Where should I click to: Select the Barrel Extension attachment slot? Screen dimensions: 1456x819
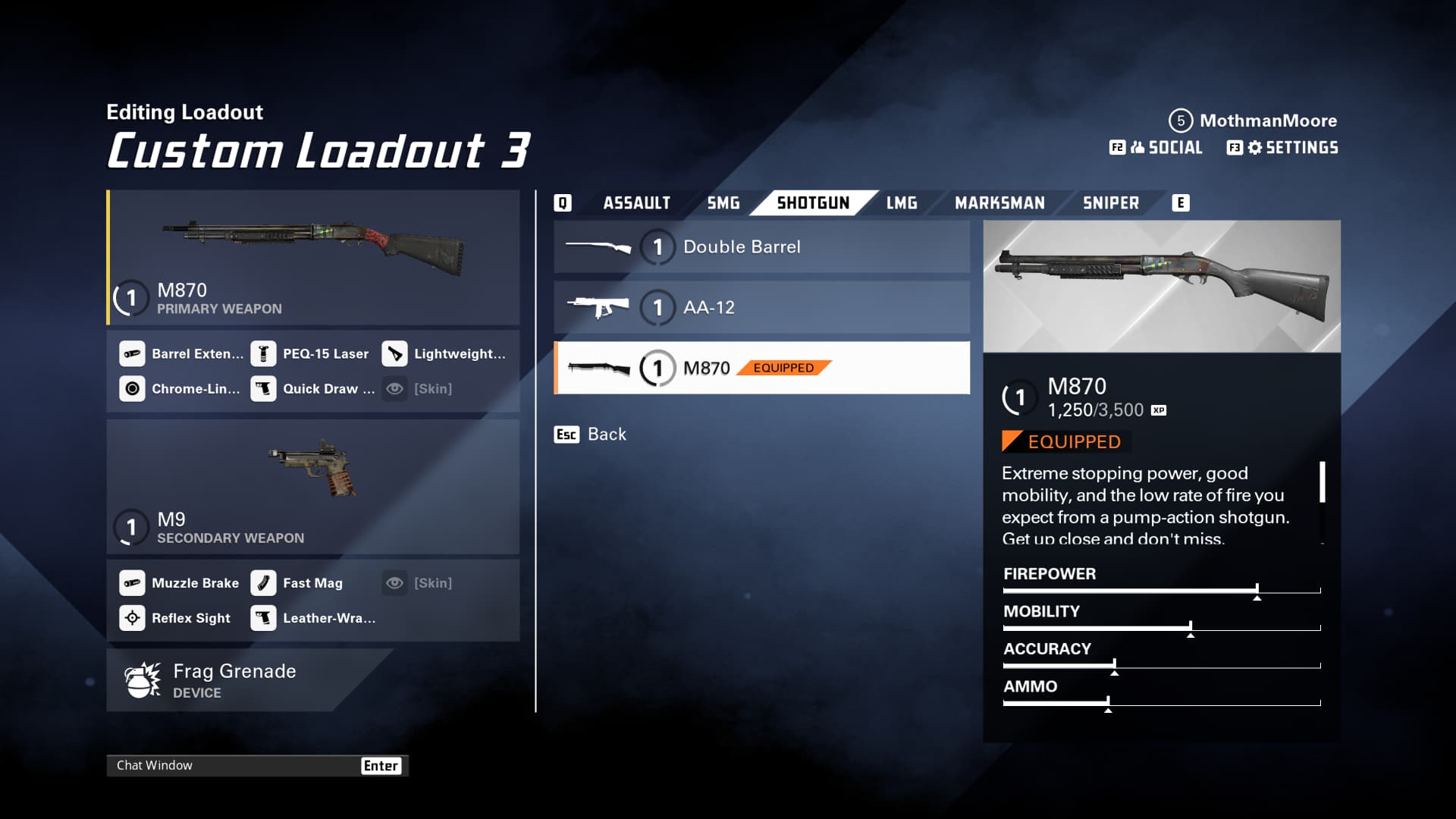tap(182, 354)
